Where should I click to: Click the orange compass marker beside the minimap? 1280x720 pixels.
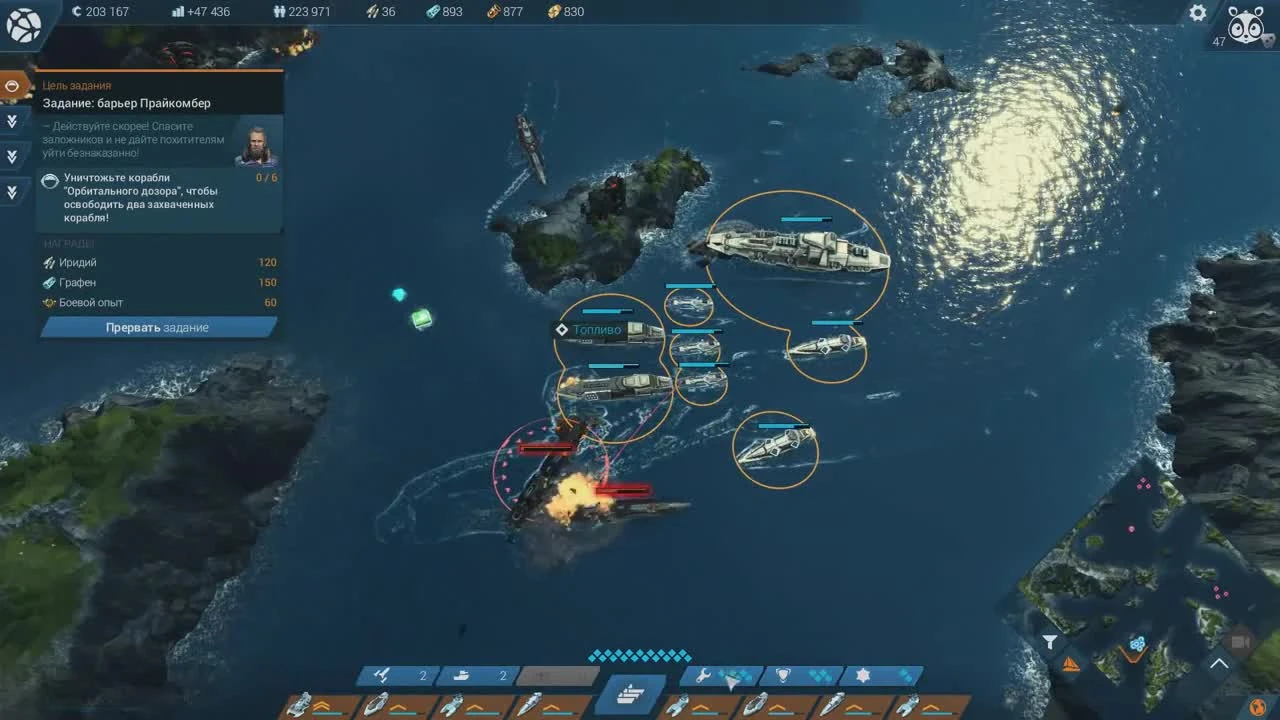pos(1073,662)
